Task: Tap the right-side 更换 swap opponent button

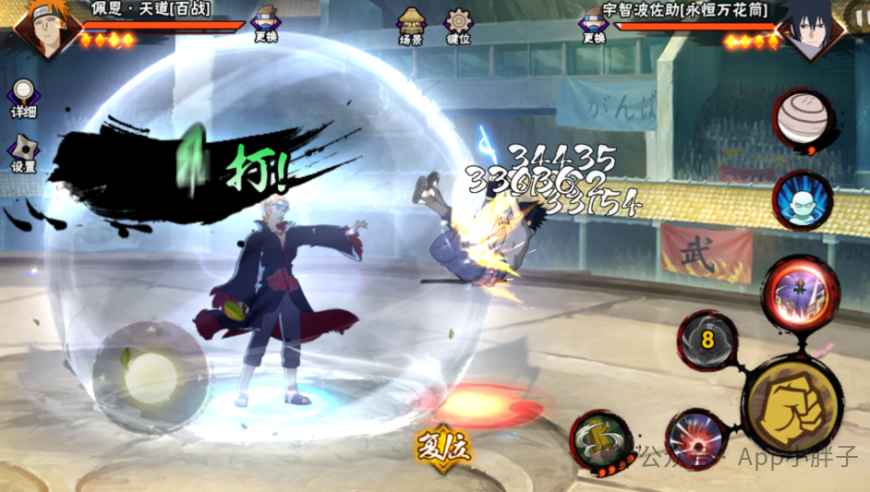Action: click(594, 22)
